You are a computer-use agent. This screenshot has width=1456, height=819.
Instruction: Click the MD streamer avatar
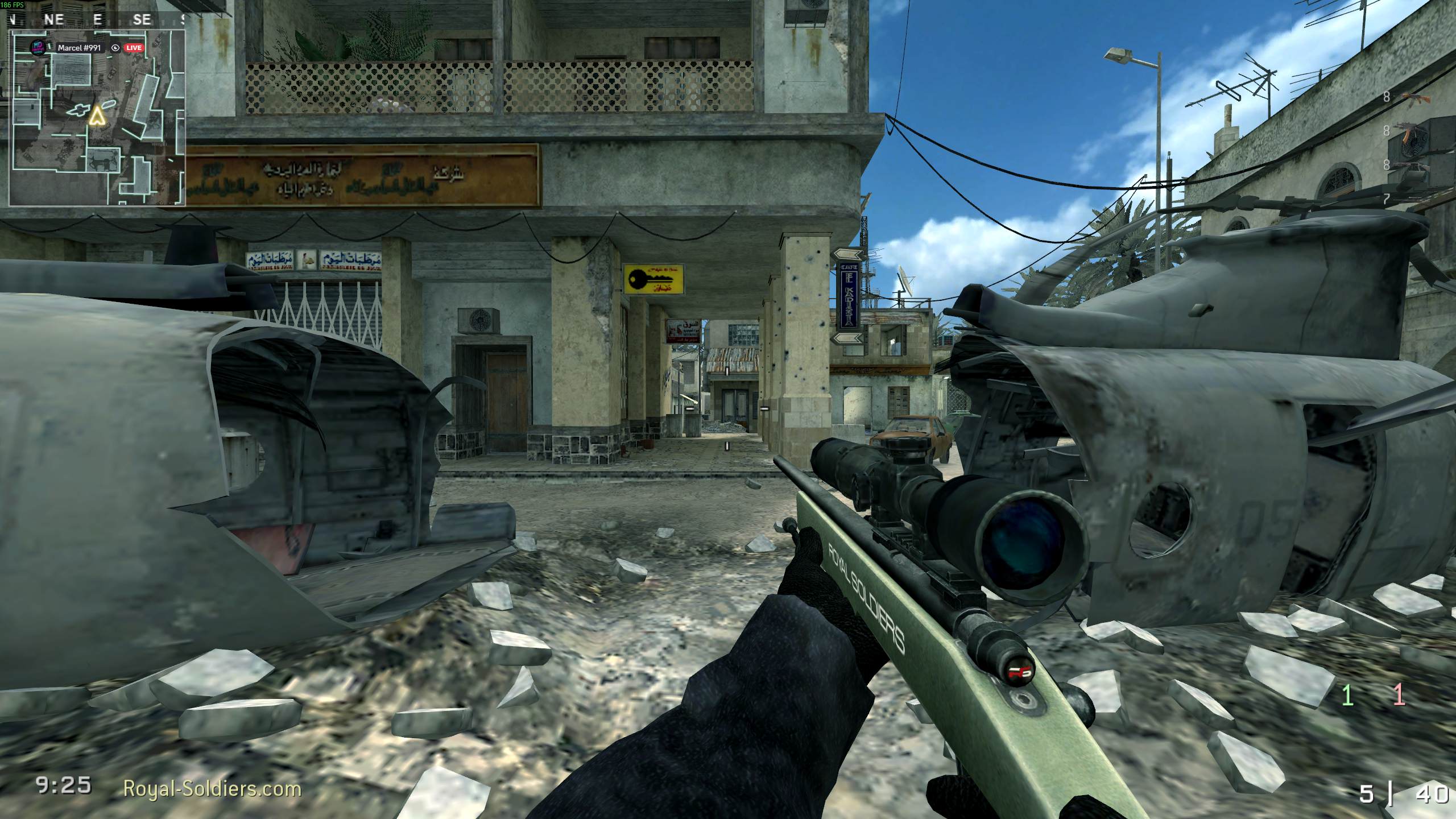click(x=38, y=48)
